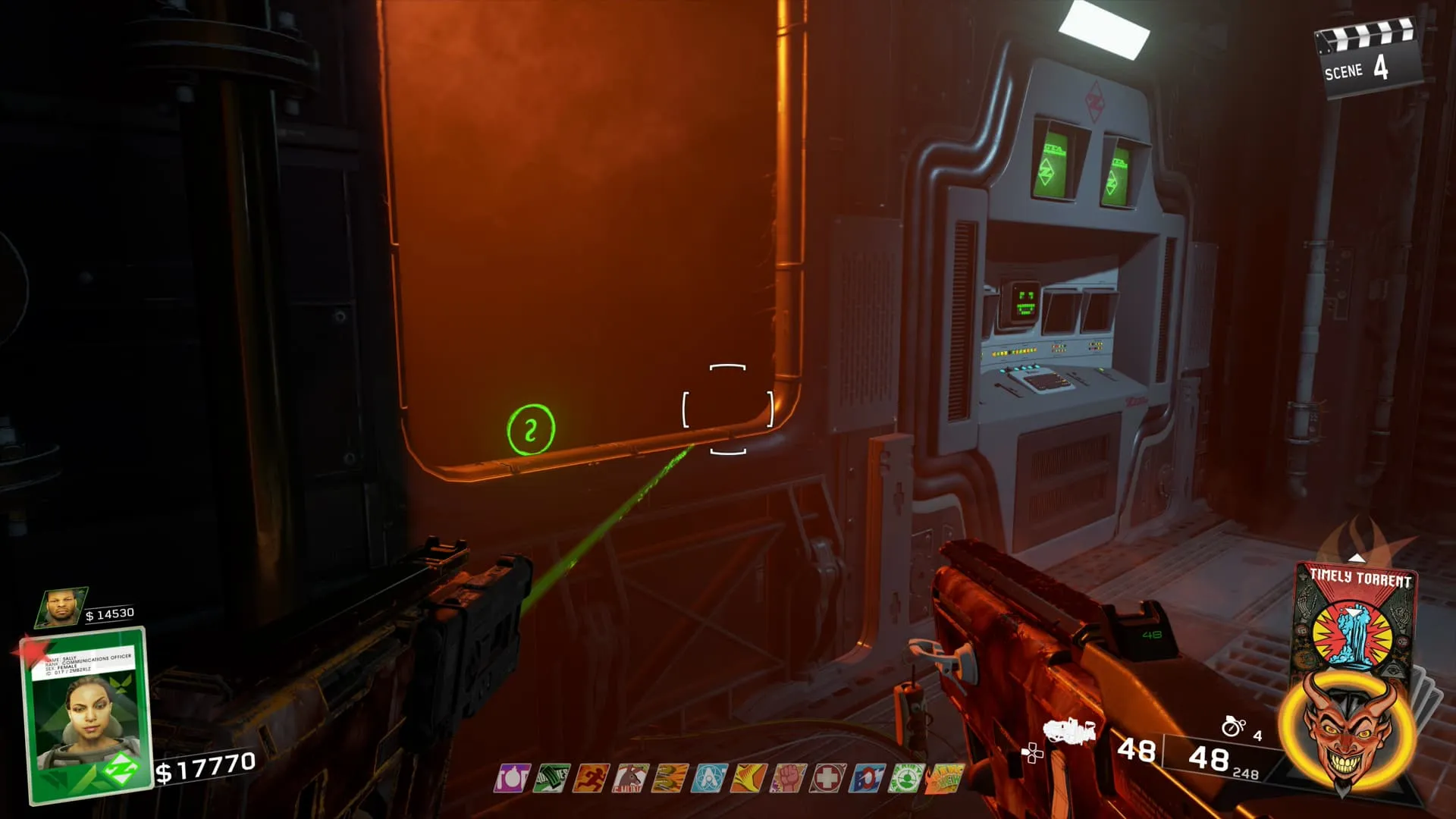Image resolution: width=1456 pixels, height=819 pixels.
Task: Choose the orange running-man perk icon
Action: (x=591, y=778)
